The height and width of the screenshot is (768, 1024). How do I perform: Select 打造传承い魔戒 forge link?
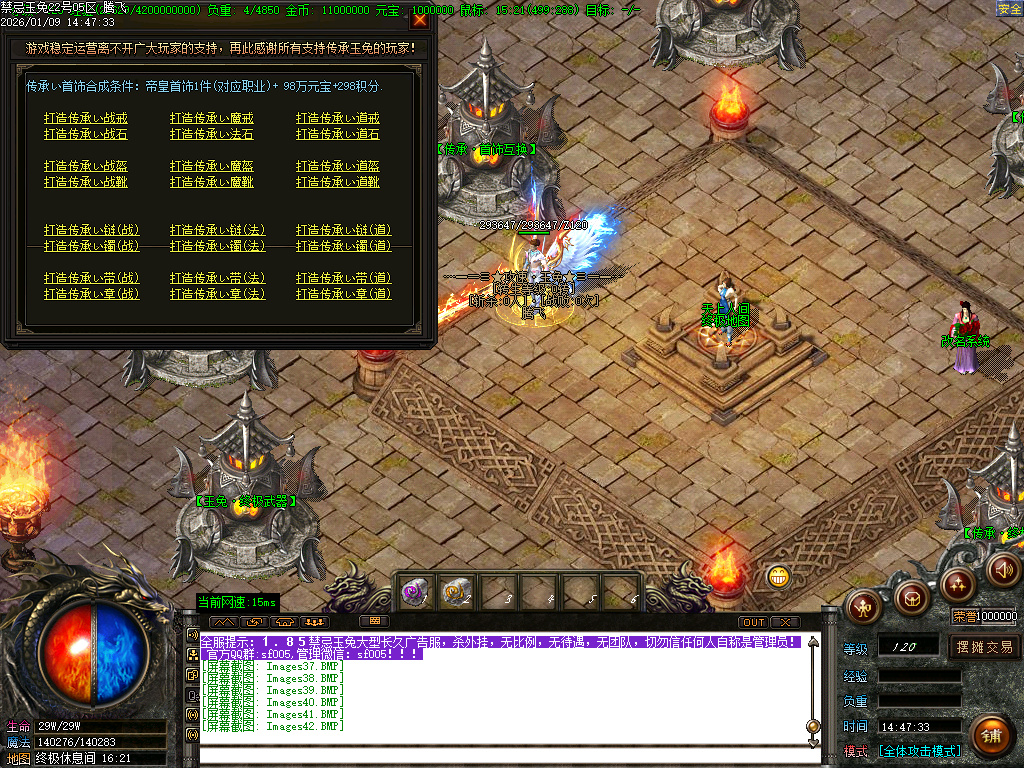(x=211, y=118)
